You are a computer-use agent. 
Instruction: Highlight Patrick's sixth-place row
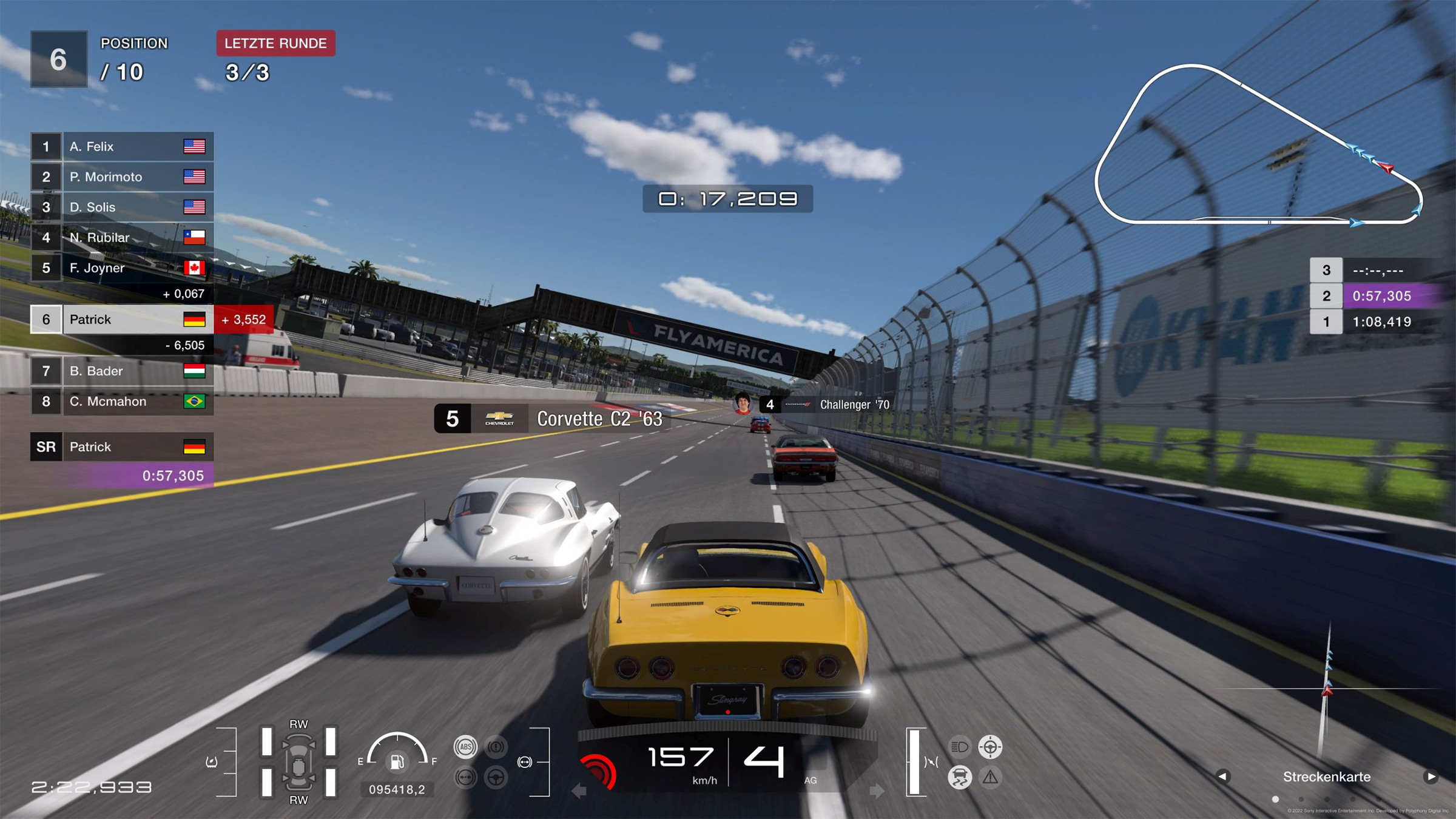(x=122, y=320)
